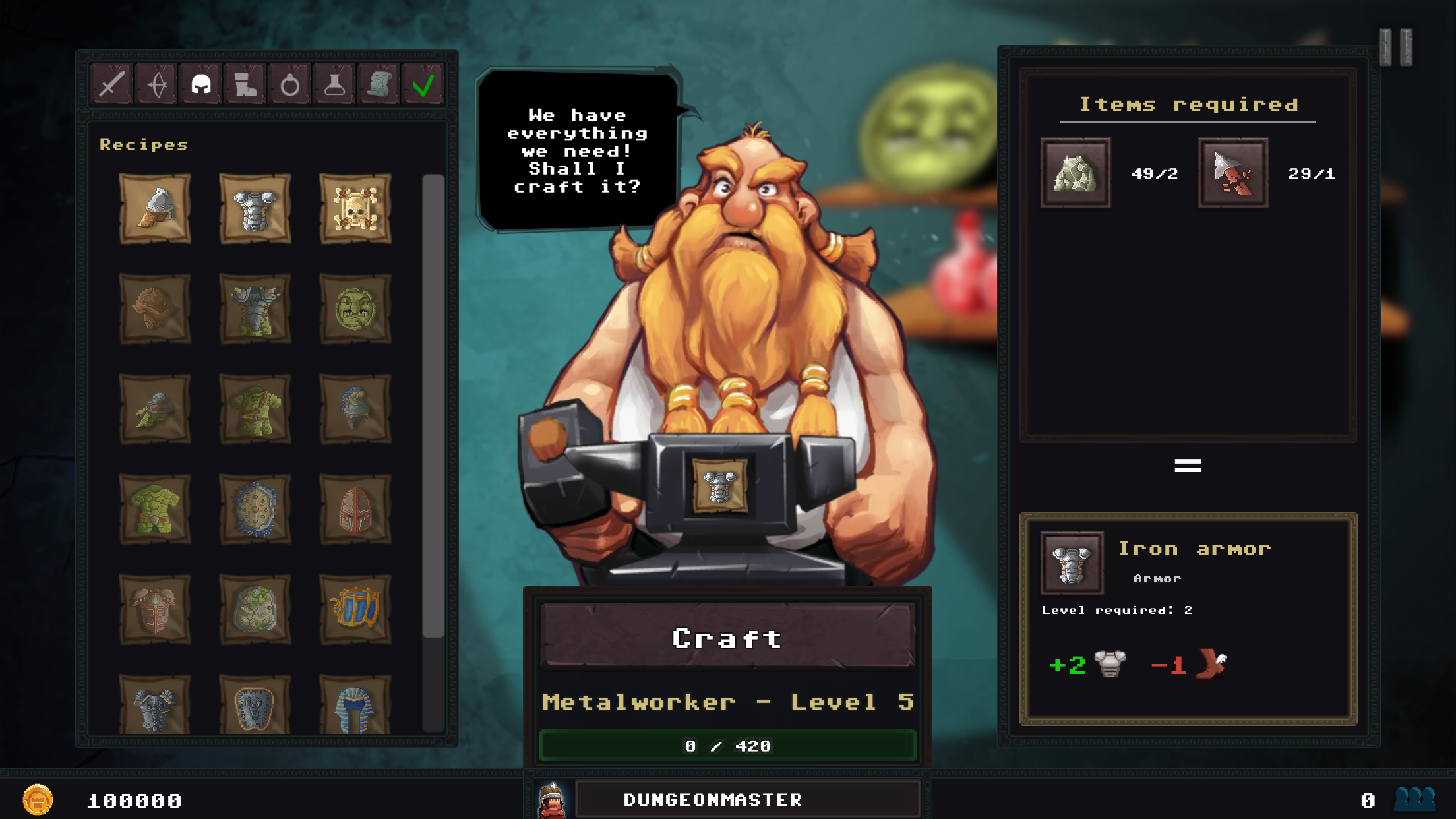Toggle the green checkmark filter

point(423,84)
